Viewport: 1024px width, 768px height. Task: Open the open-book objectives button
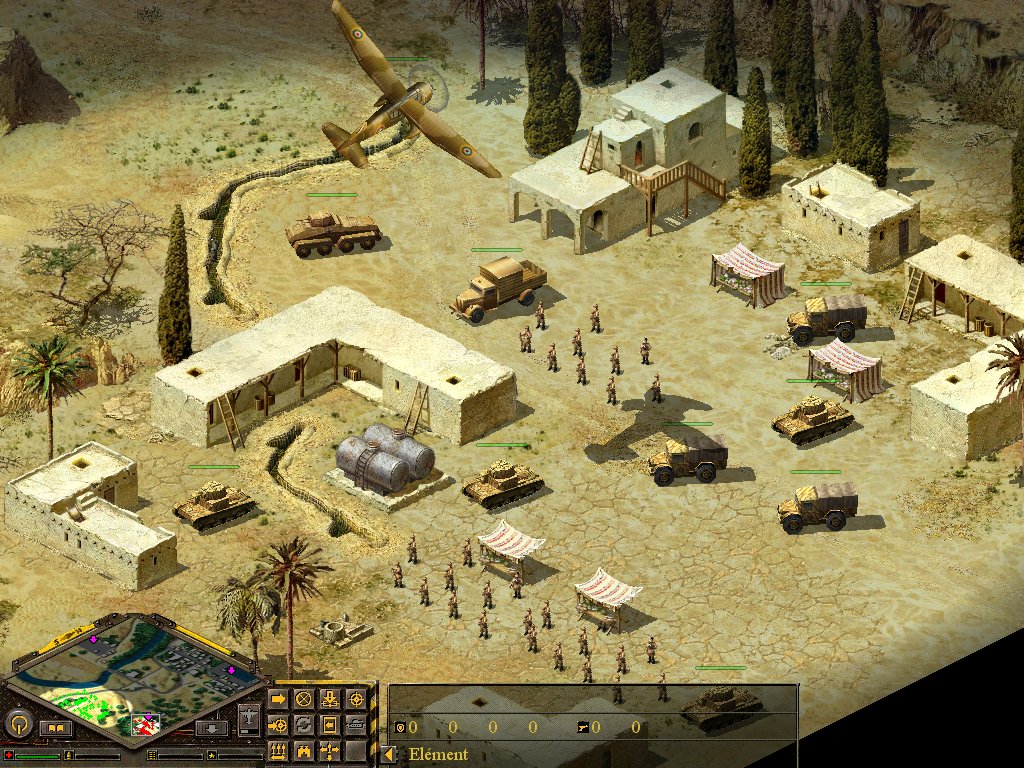[55, 728]
